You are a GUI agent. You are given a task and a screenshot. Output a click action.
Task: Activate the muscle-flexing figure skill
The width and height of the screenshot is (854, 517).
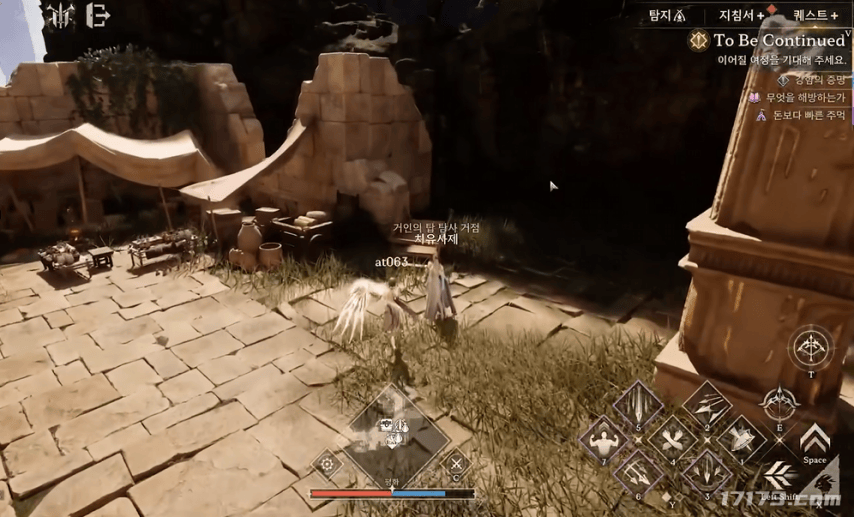[x=604, y=442]
